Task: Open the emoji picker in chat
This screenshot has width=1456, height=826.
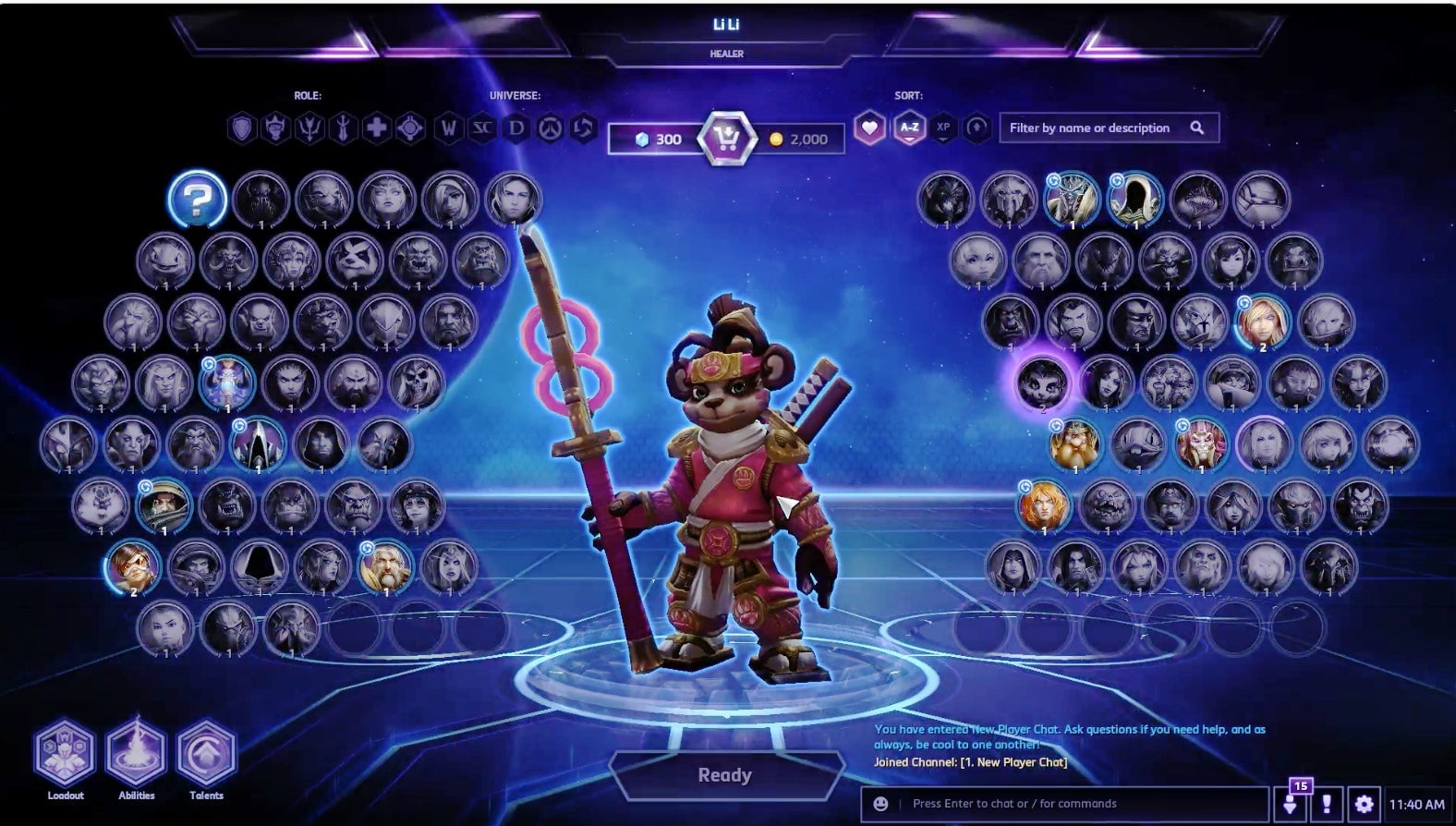Action: [880, 804]
